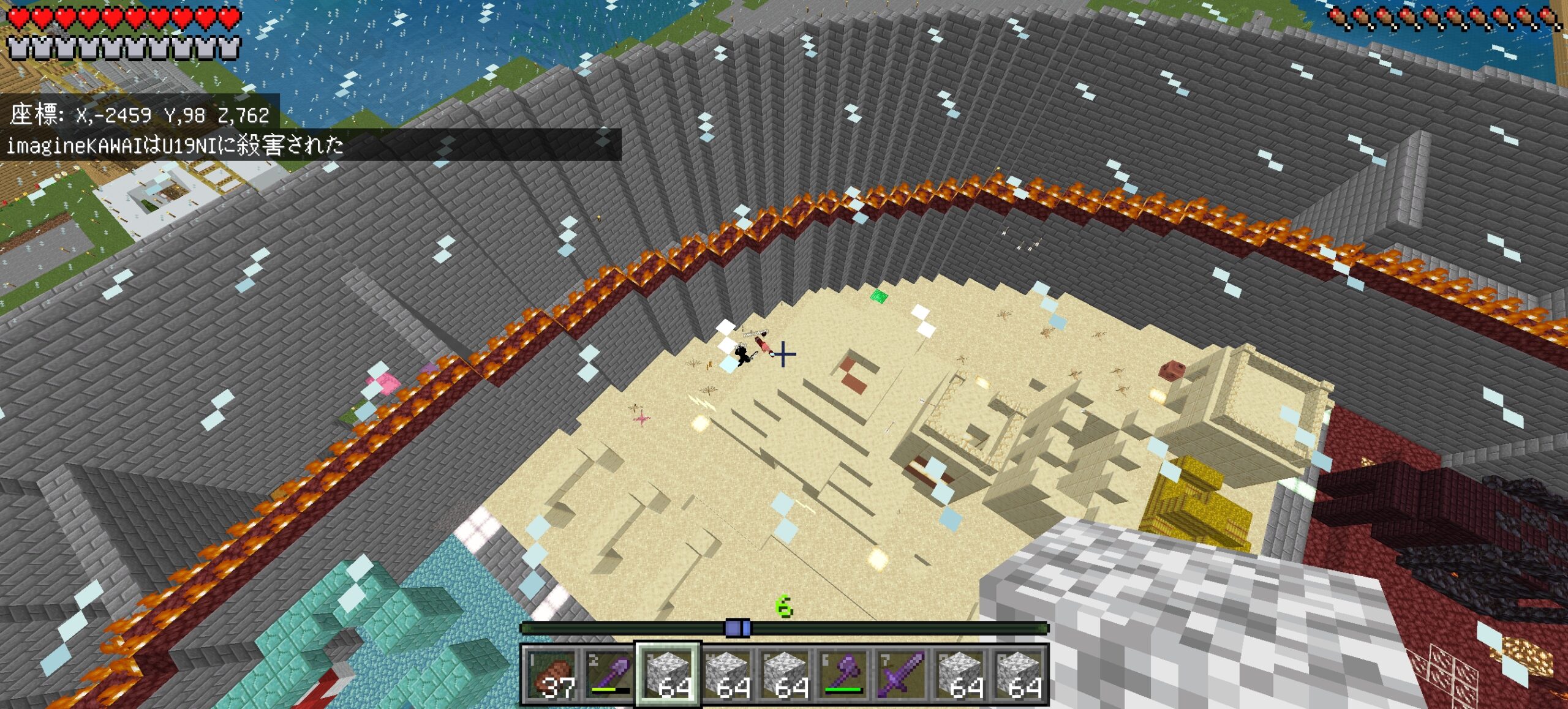Select the cooked meat stack of 37
Viewport: 1568px width, 709px height.
point(551,673)
